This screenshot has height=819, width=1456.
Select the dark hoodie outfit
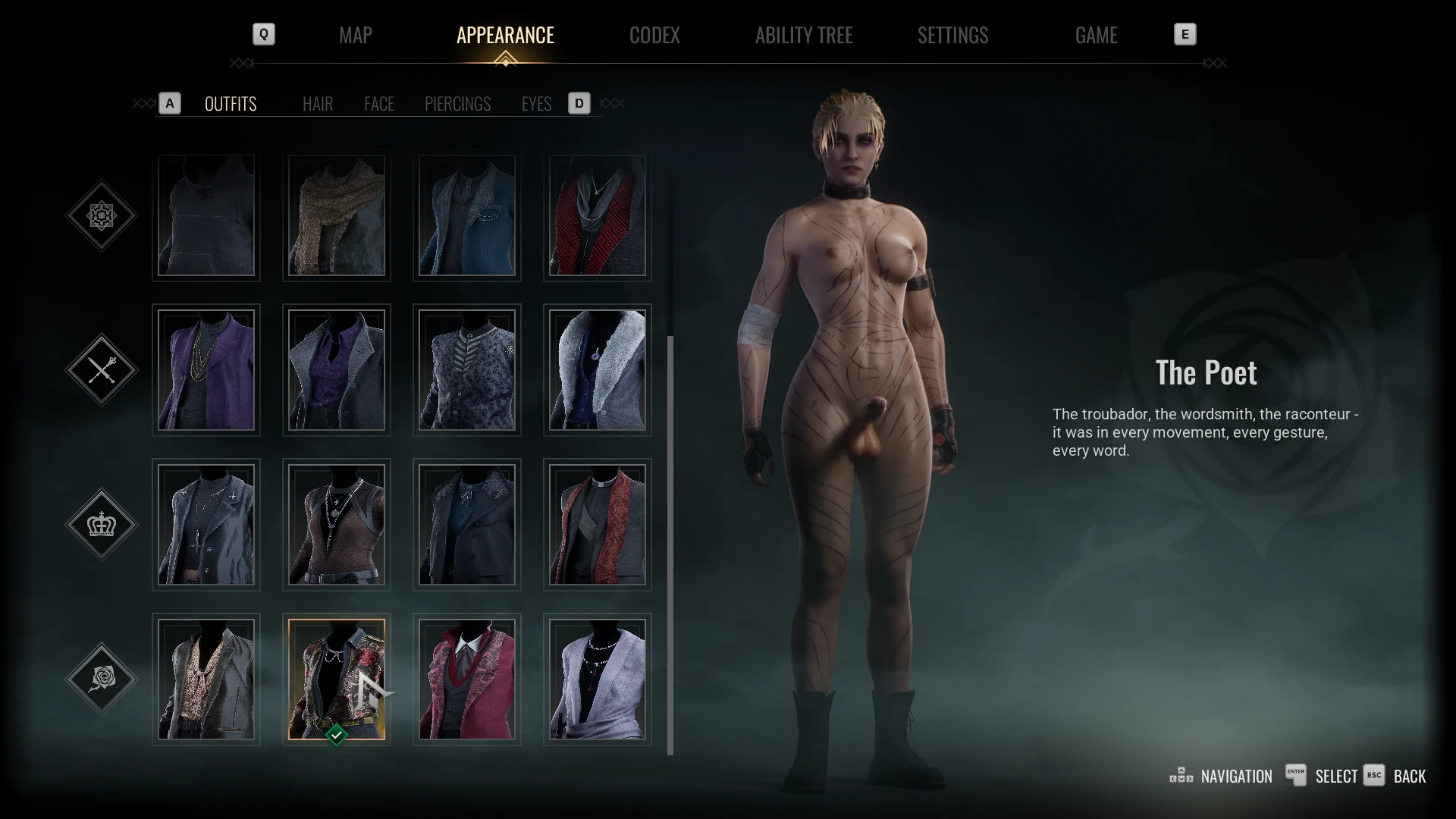206,216
